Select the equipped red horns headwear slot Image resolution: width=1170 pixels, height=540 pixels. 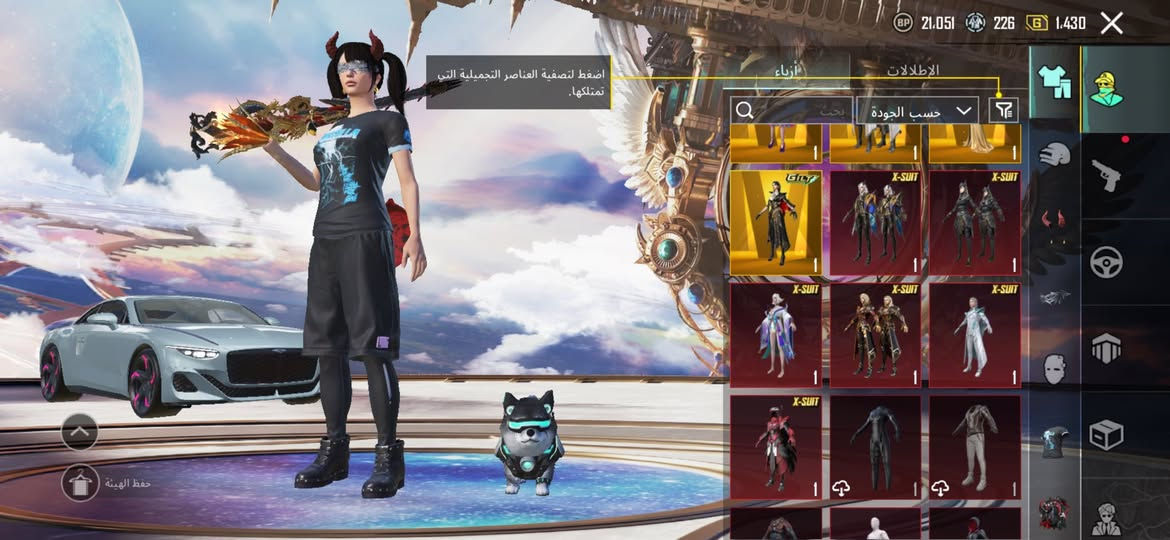pyautogui.click(x=1054, y=220)
